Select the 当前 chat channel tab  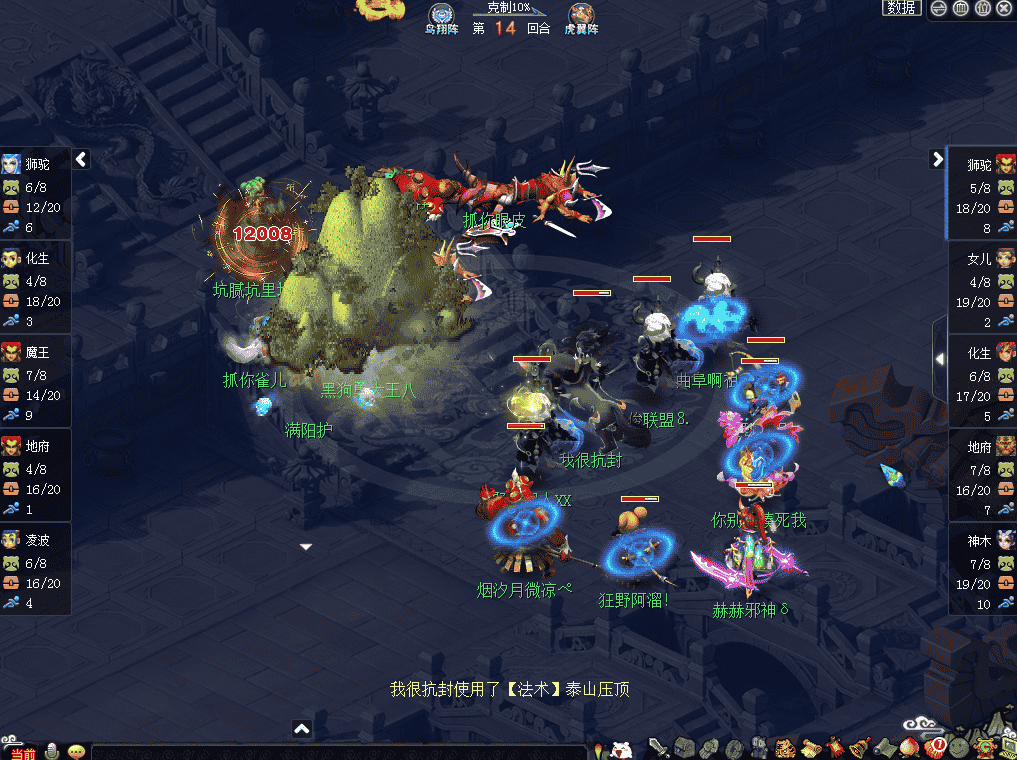tap(20, 752)
